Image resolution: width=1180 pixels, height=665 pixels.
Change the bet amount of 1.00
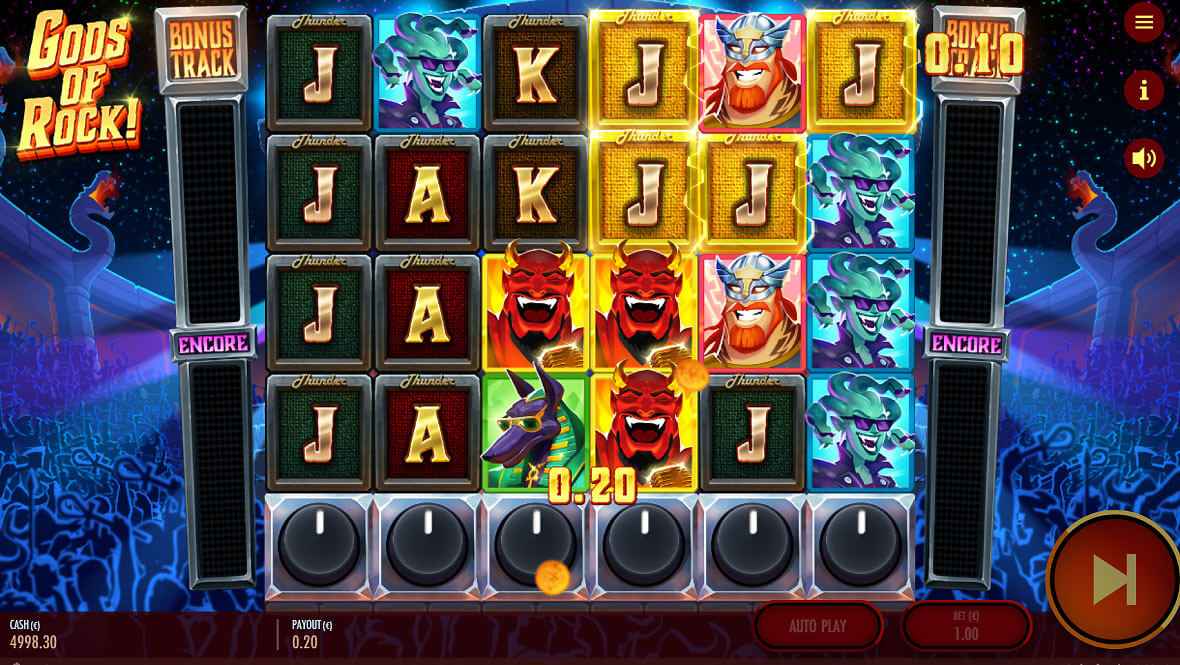pos(965,626)
